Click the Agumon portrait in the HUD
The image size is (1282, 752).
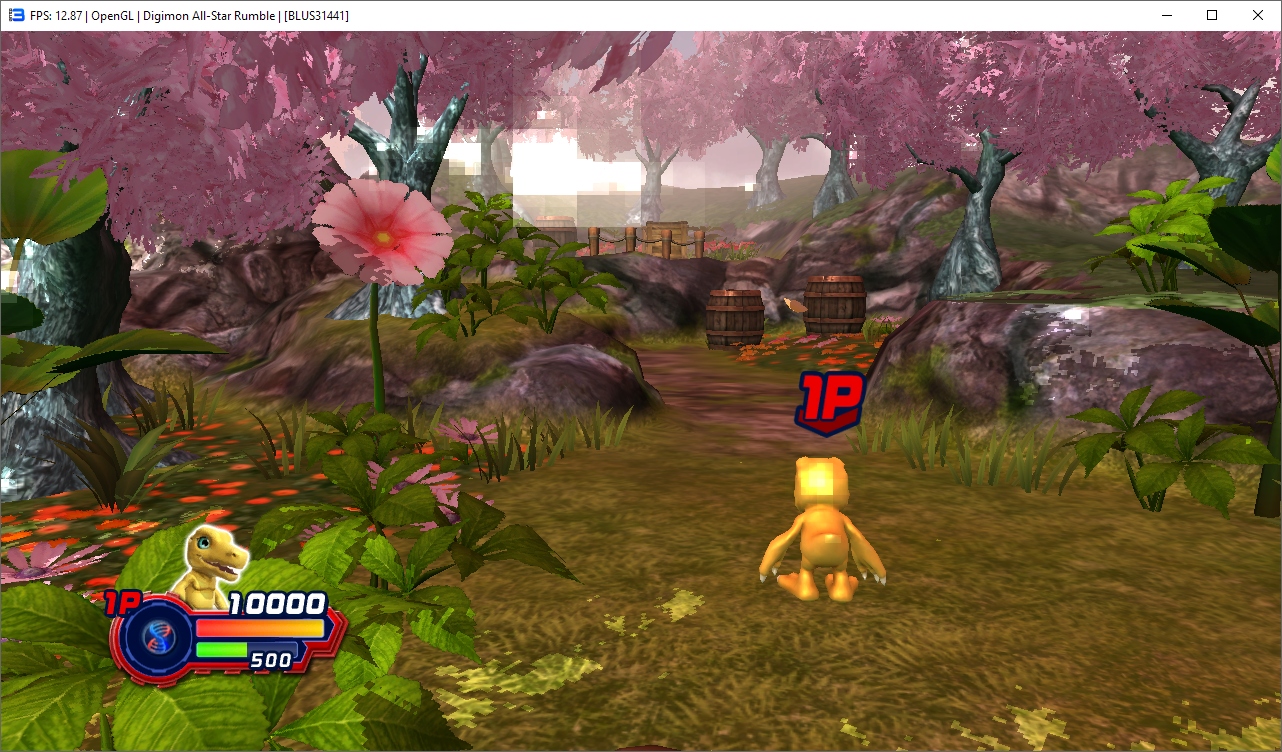212,564
